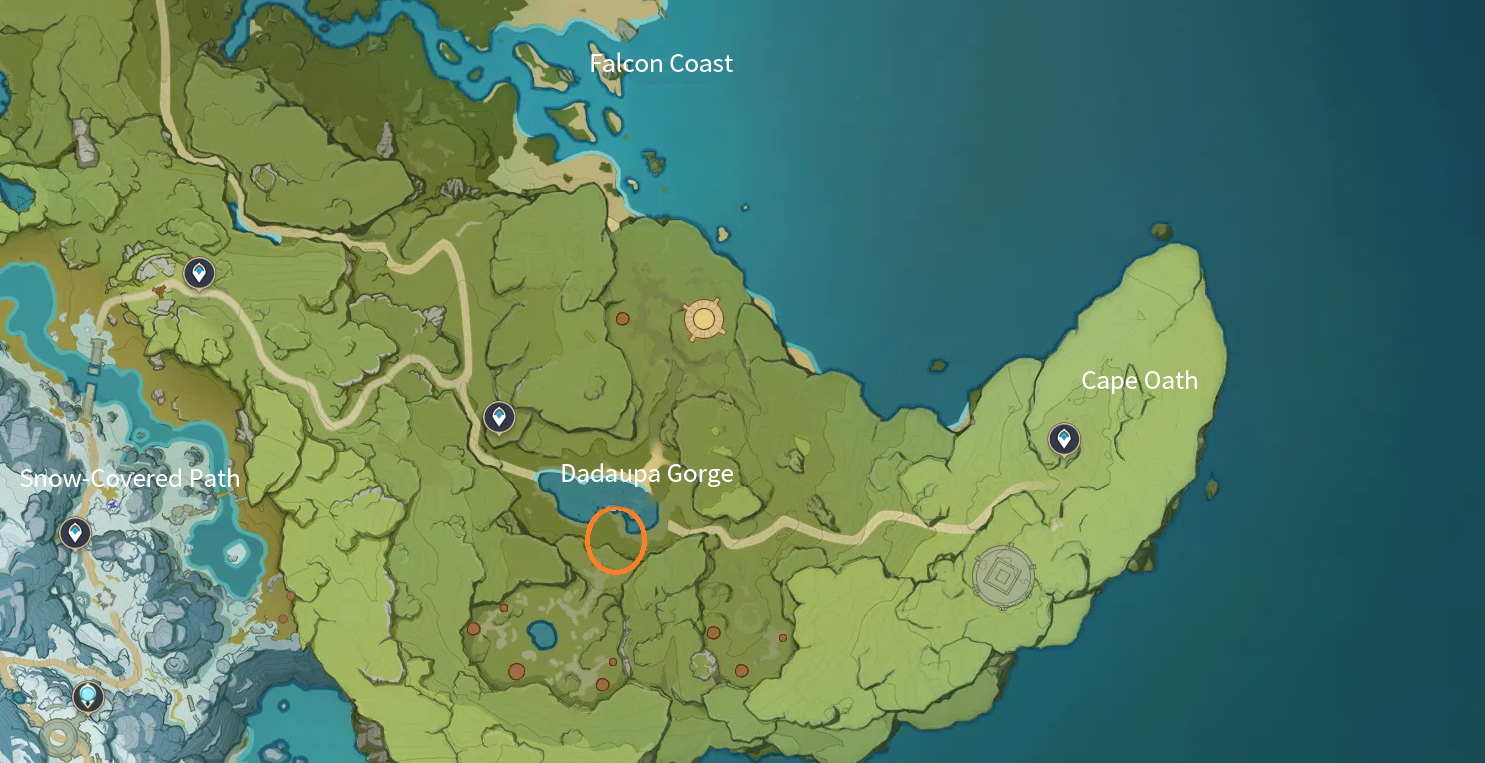The image size is (1485, 763).
Task: Toggle the orange circle marker at Dadaupa Gorge
Action: coord(617,540)
